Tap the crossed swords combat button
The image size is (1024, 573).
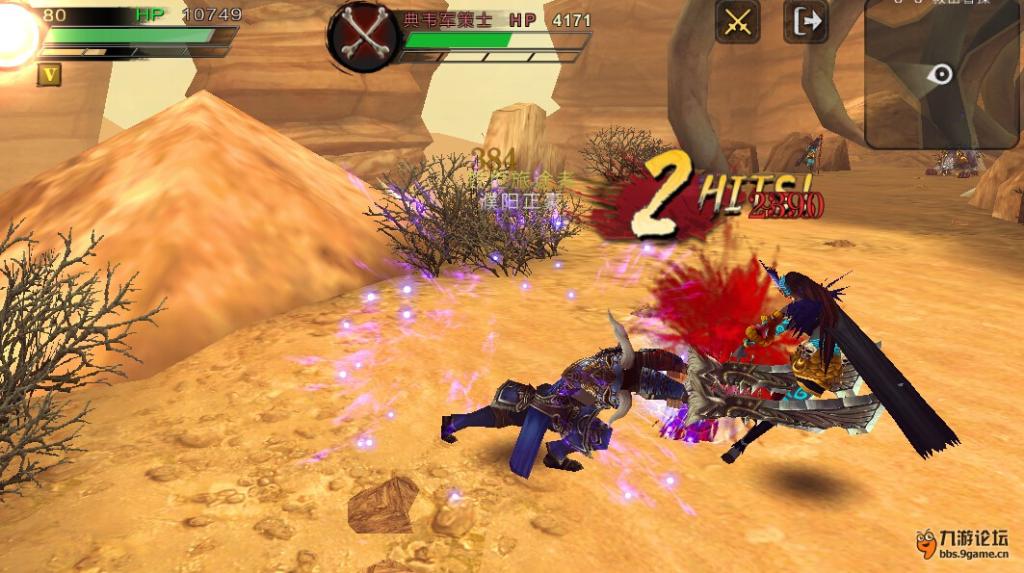pos(737,21)
